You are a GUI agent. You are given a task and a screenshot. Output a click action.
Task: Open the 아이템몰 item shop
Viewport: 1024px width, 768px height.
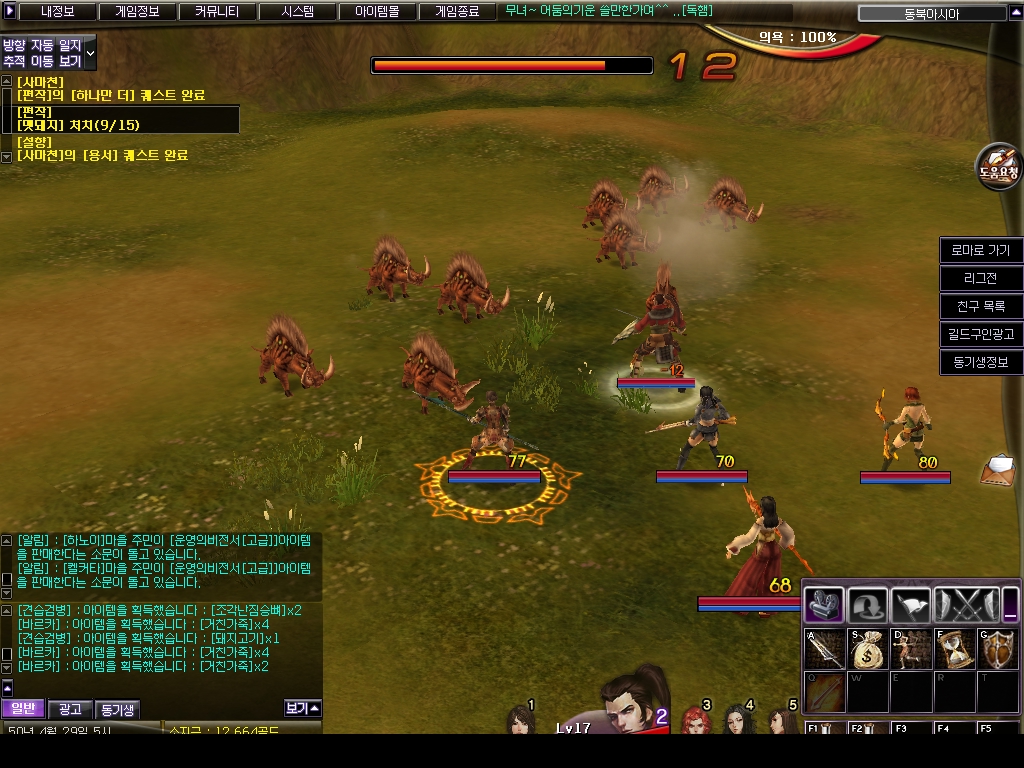[377, 12]
